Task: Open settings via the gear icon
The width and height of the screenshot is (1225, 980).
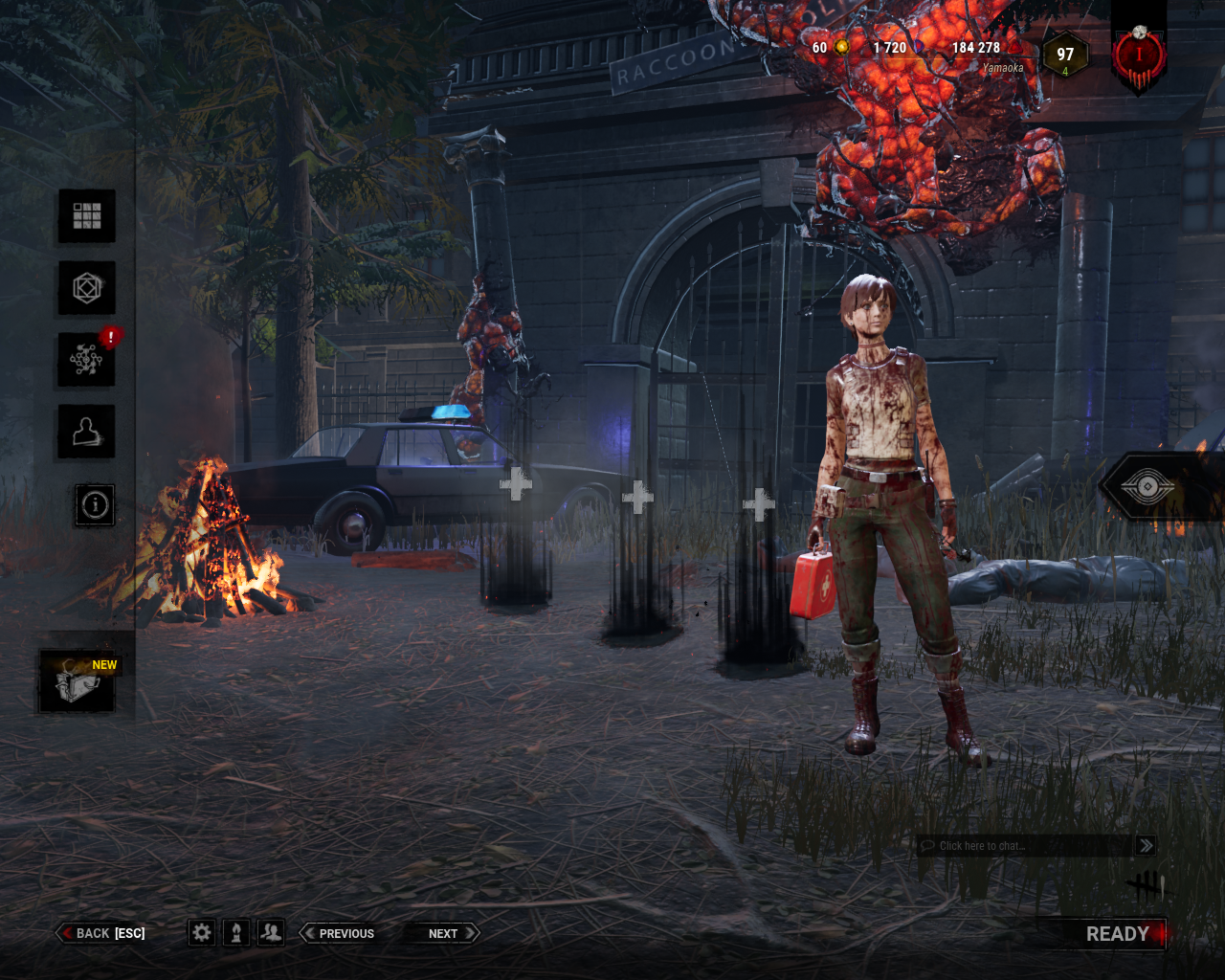Action: pyautogui.click(x=201, y=933)
